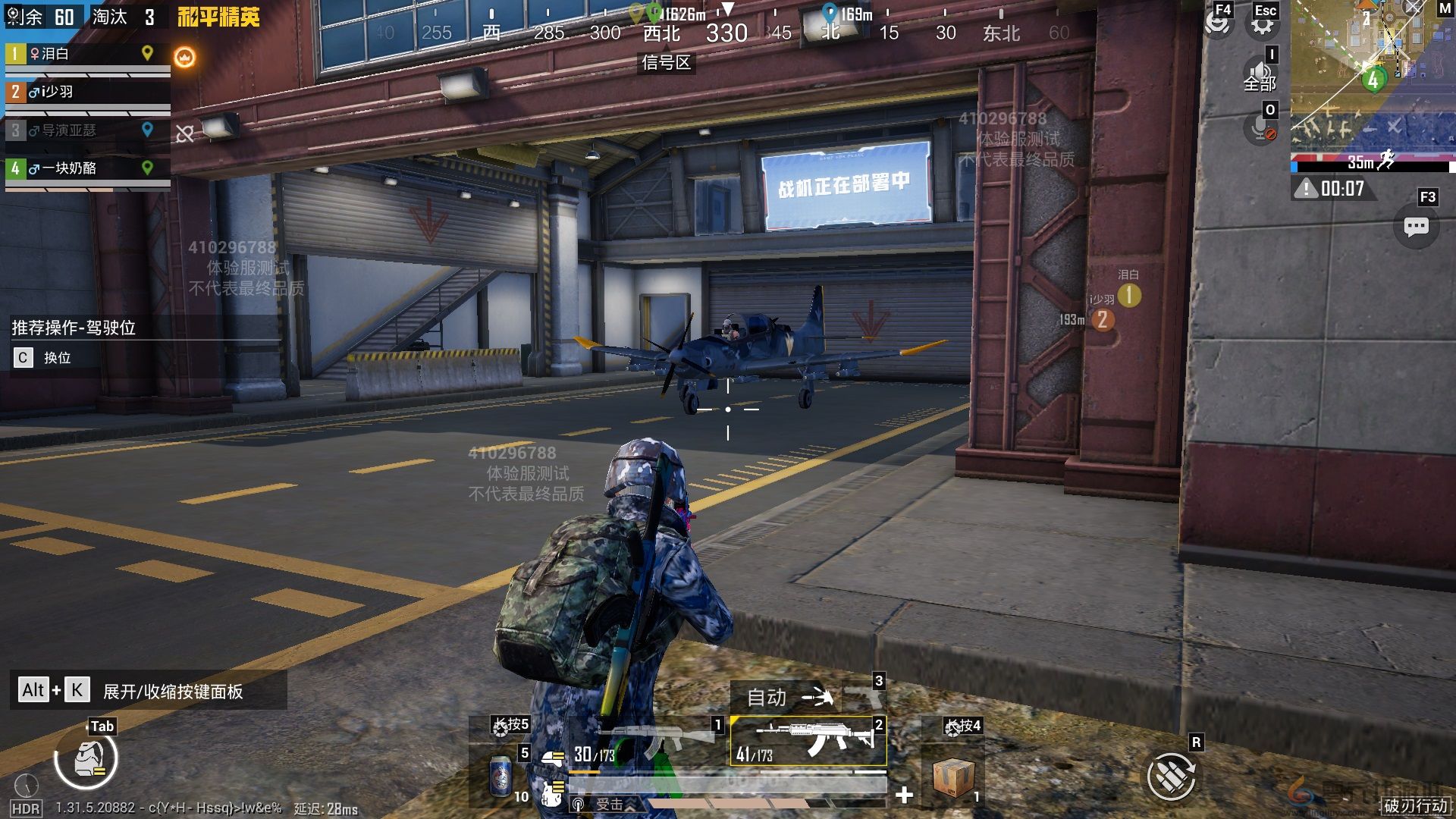Toggle the 全部 speaker voice channel
The image size is (1456, 819).
pyautogui.click(x=1260, y=75)
